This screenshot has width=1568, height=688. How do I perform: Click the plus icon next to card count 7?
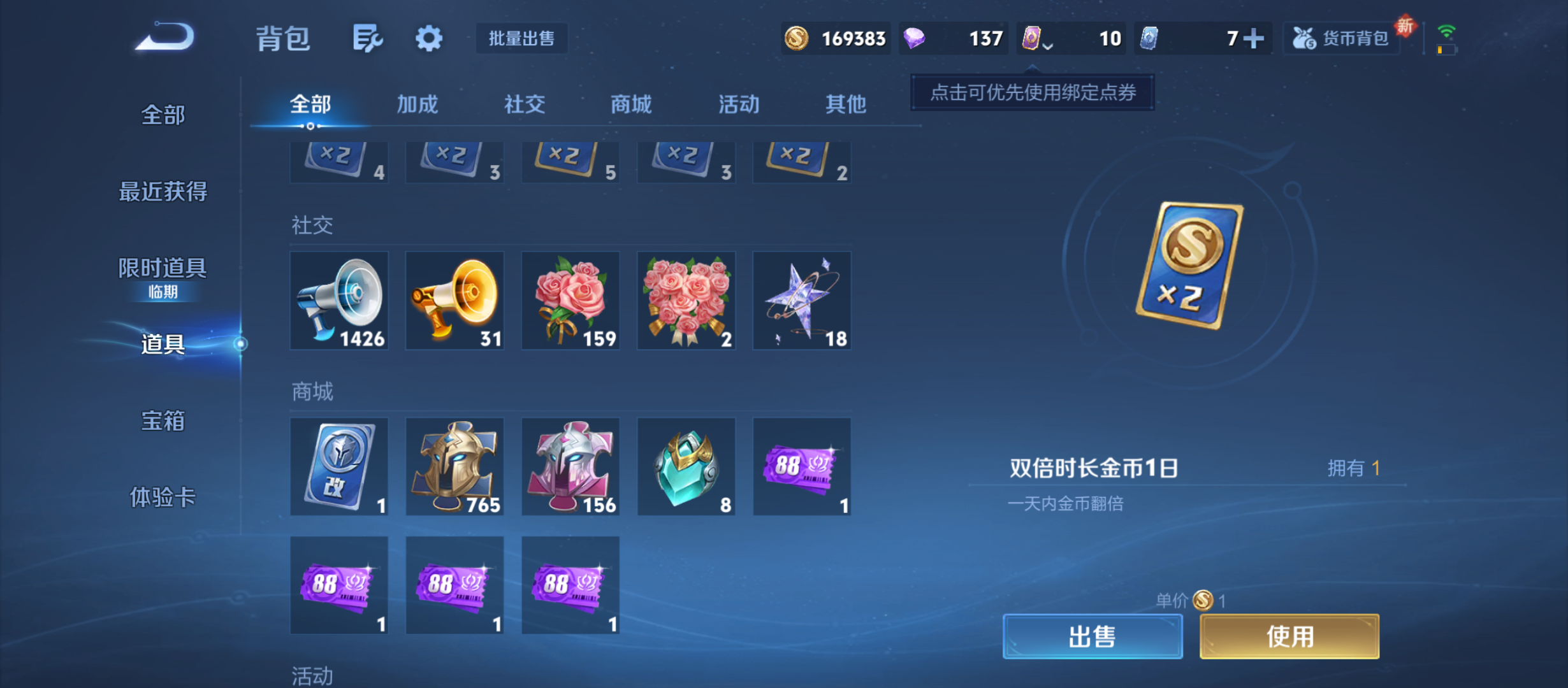click(1253, 38)
